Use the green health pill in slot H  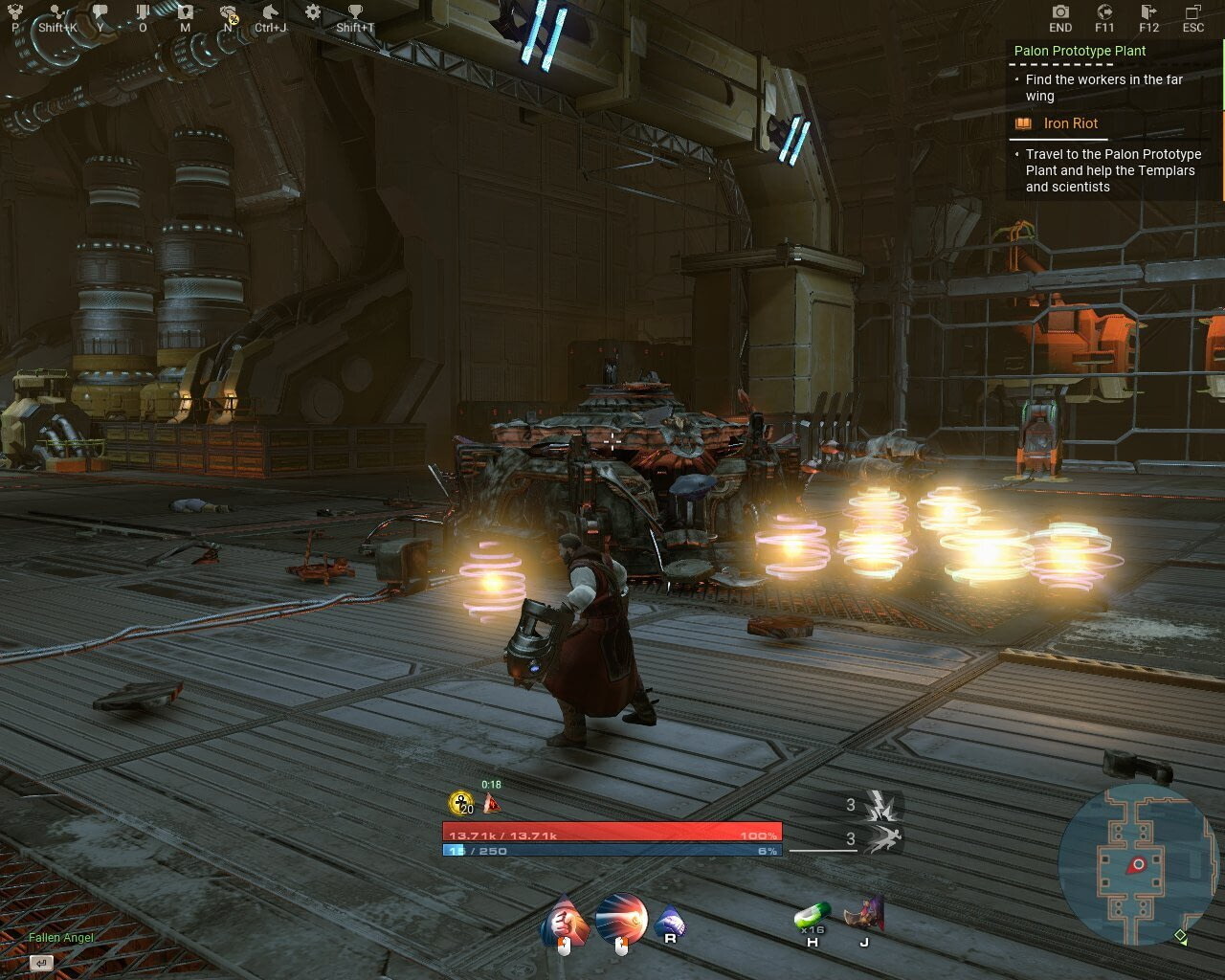(x=813, y=914)
